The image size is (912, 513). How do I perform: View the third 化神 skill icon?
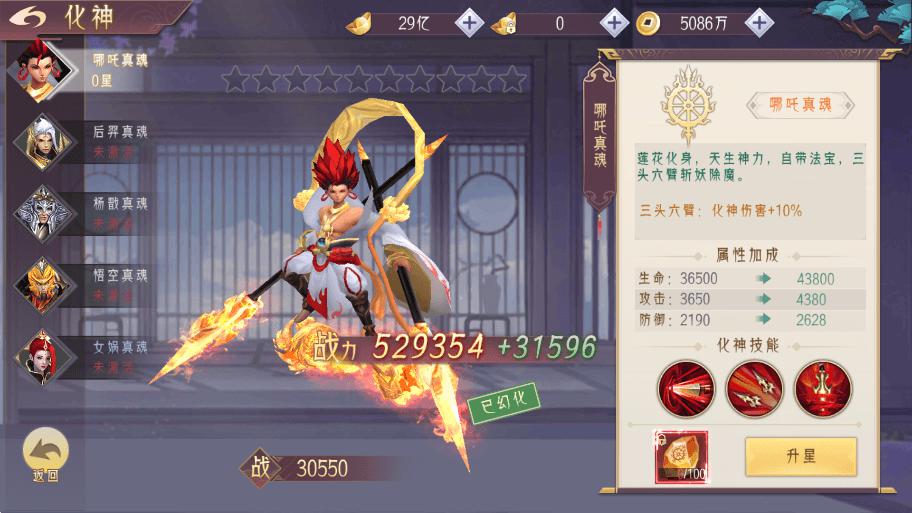point(823,388)
